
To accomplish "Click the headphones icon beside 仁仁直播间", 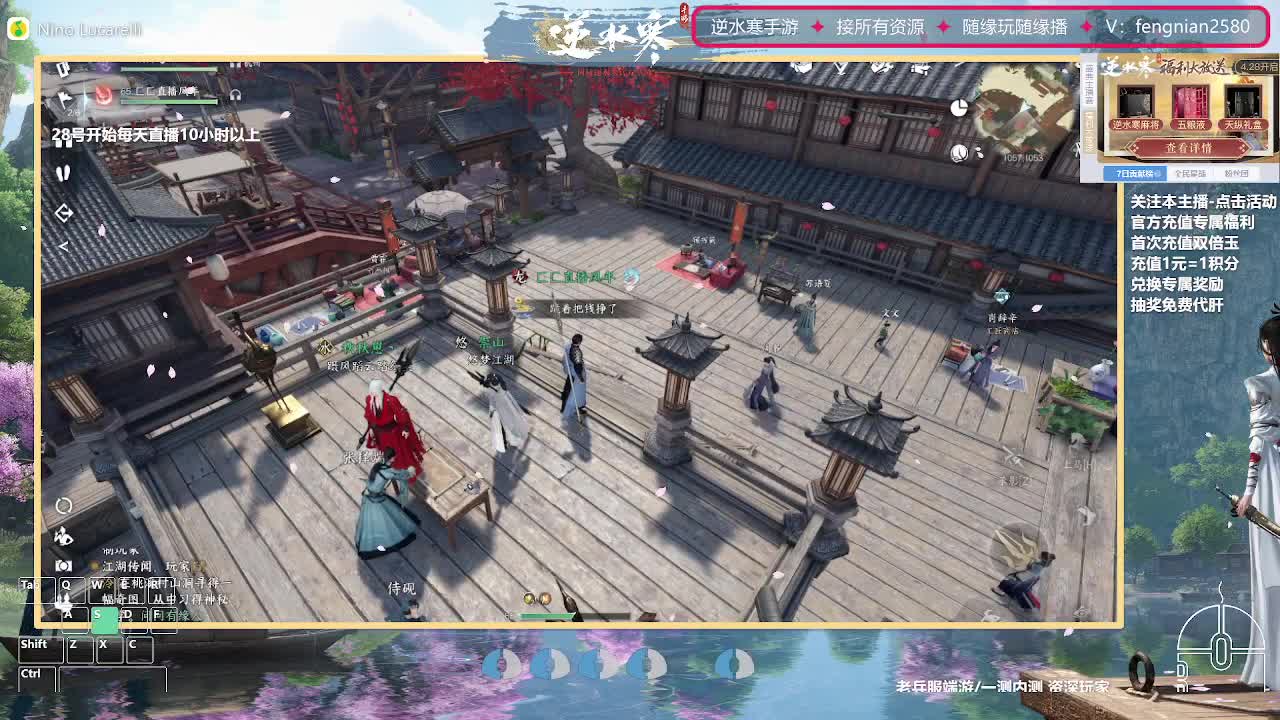I will (x=234, y=95).
